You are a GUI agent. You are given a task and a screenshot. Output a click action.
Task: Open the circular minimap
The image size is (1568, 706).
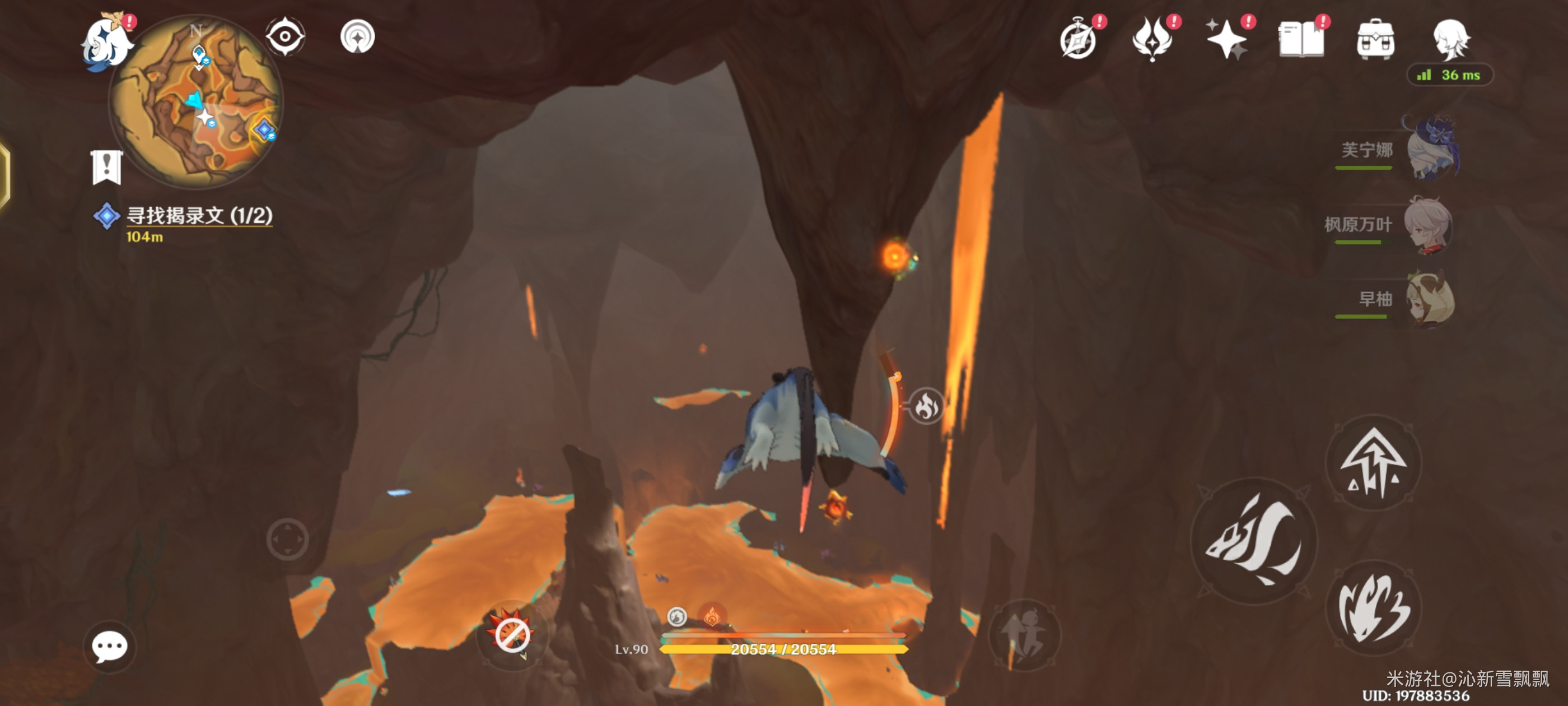click(196, 100)
